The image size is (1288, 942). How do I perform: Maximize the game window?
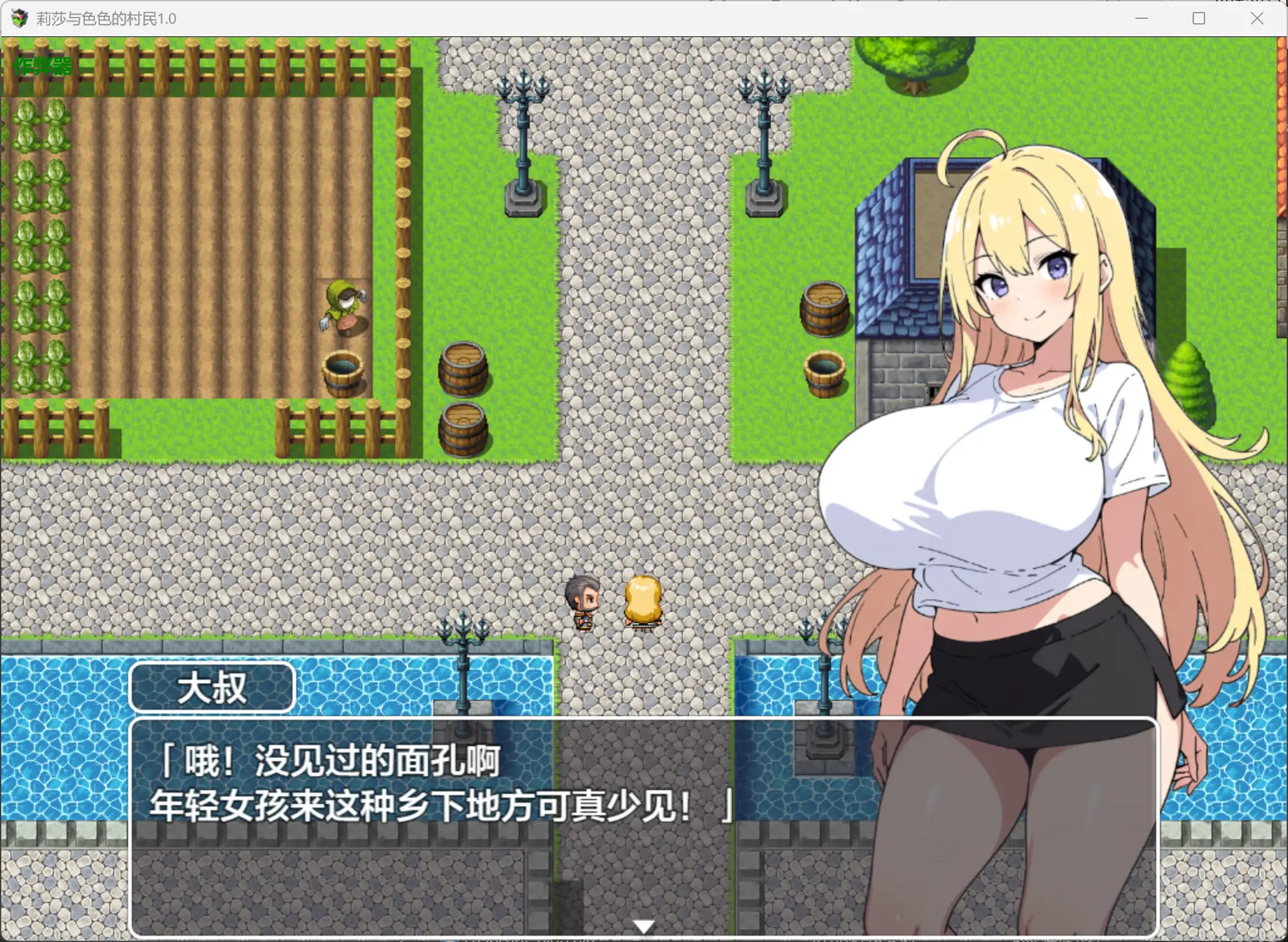click(x=1198, y=18)
